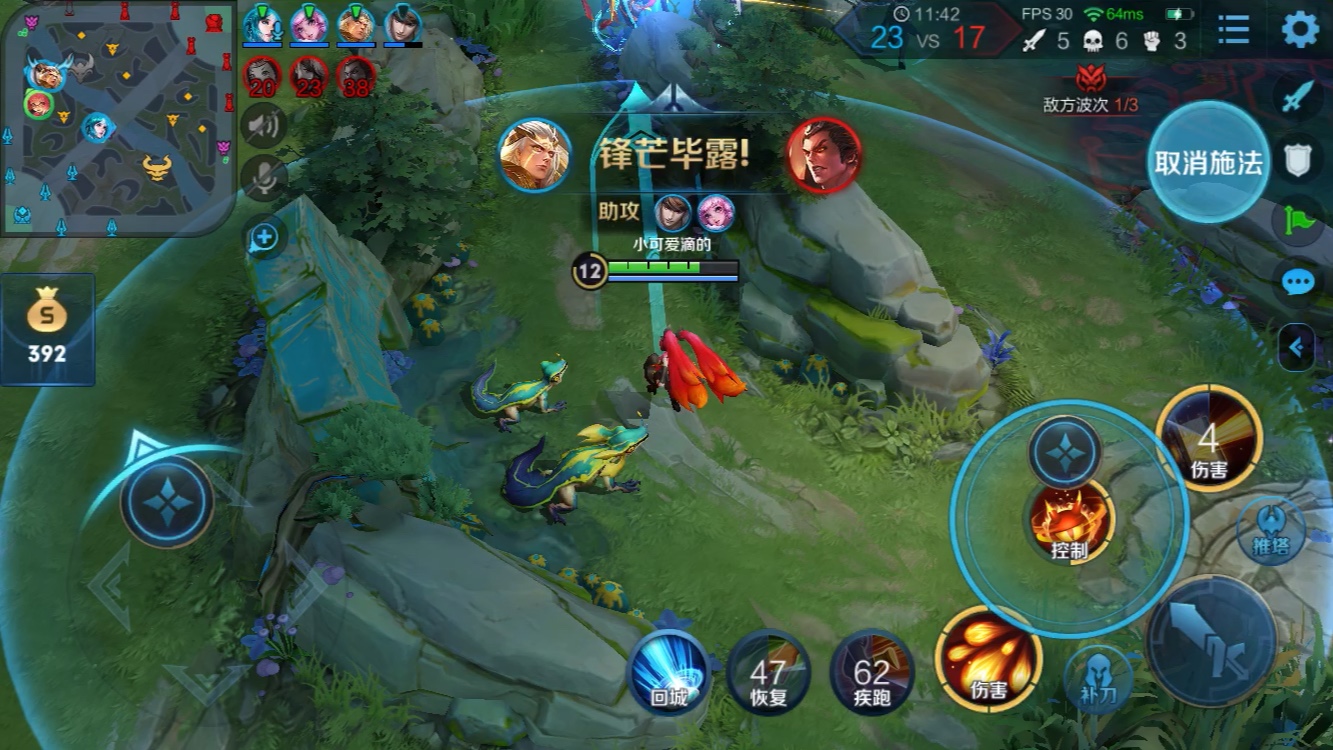Open the quick chat bubble
This screenshot has height=750, width=1333.
pos(1297,282)
